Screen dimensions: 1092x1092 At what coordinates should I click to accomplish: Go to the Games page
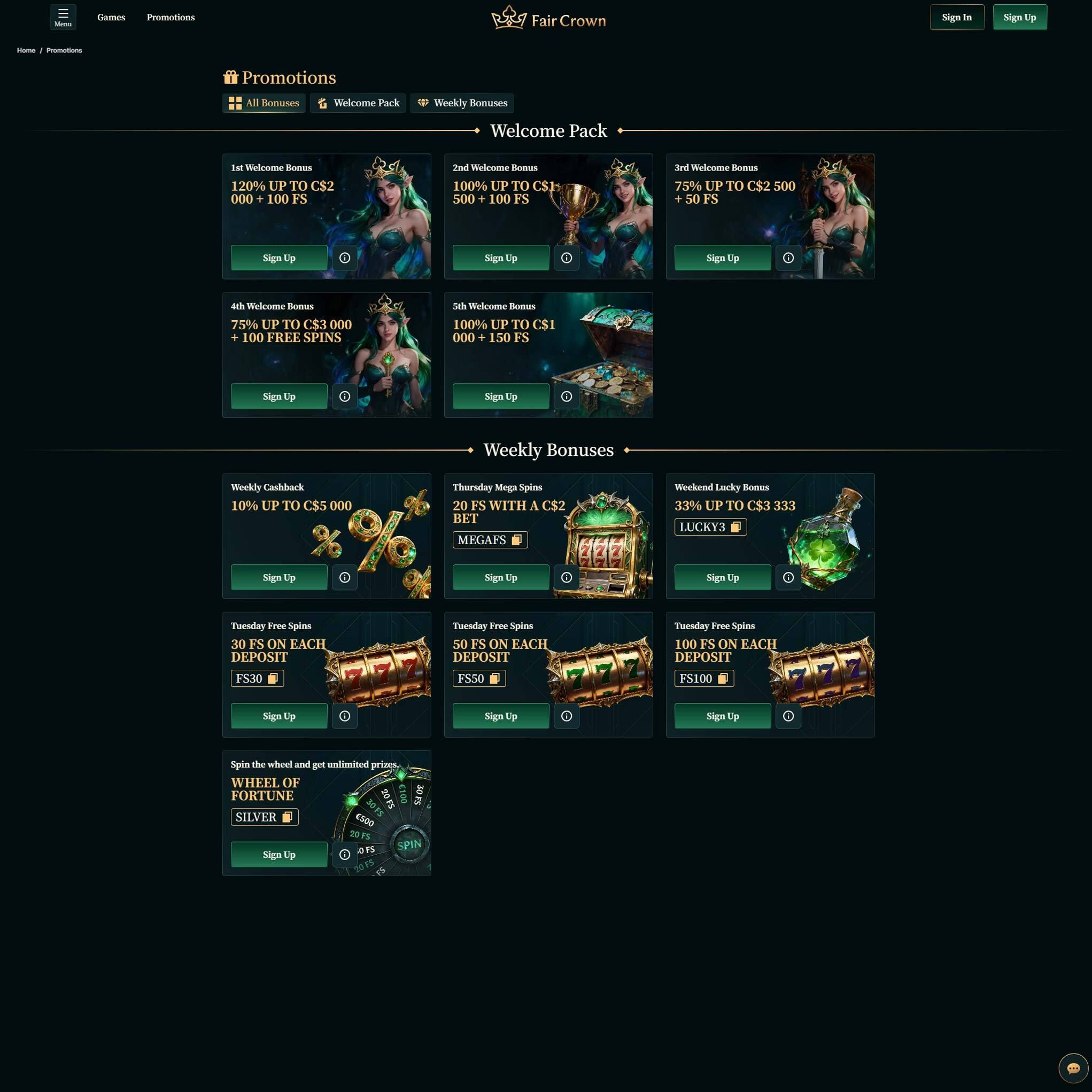pos(111,17)
